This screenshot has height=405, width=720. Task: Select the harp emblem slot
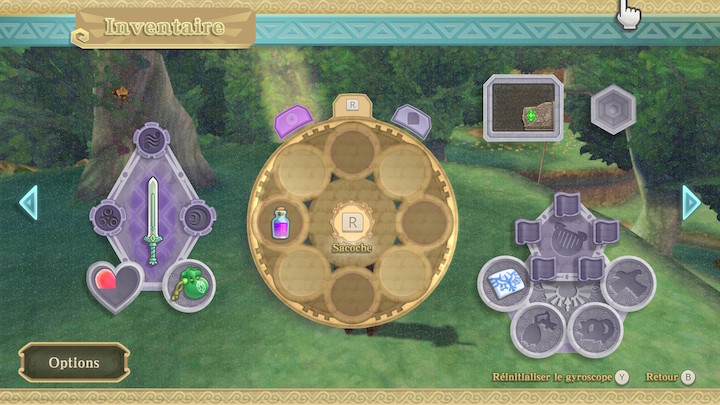click(566, 236)
